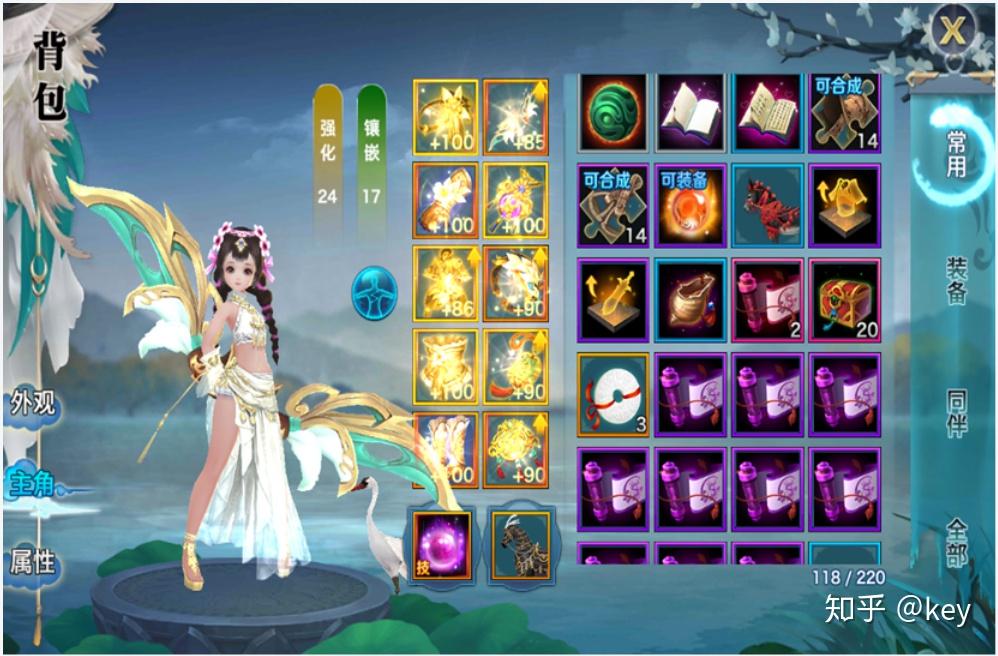
Task: Pick the 可装备 orange orb item
Action: click(690, 203)
